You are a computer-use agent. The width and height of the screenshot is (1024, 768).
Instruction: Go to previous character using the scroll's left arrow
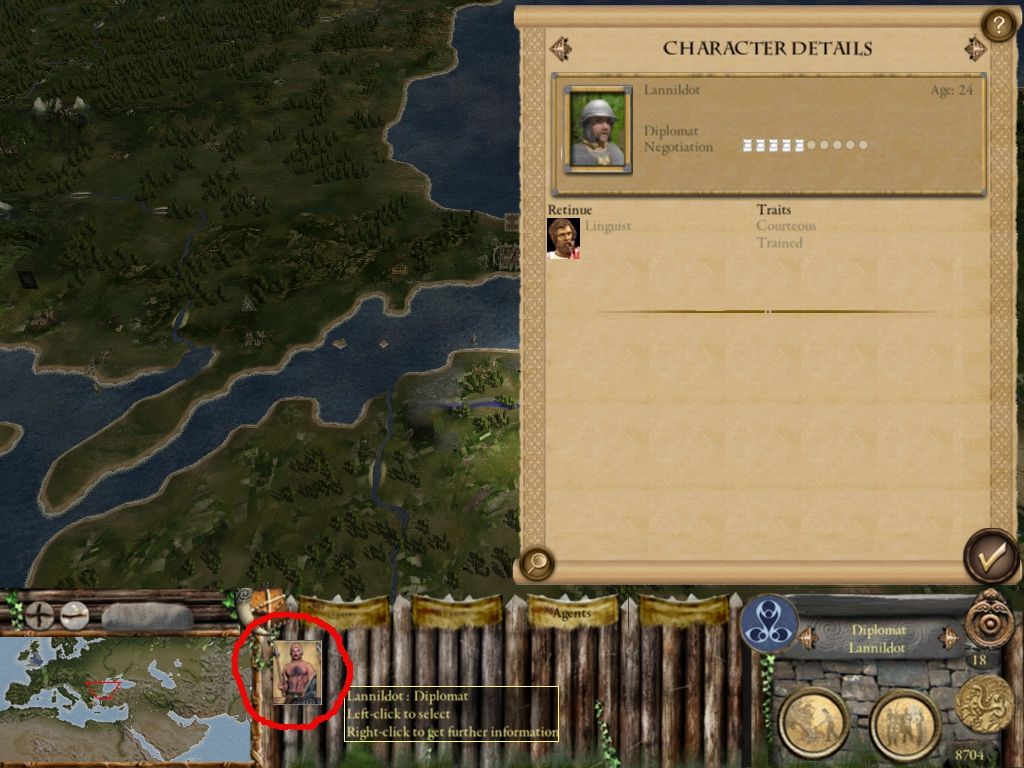560,47
